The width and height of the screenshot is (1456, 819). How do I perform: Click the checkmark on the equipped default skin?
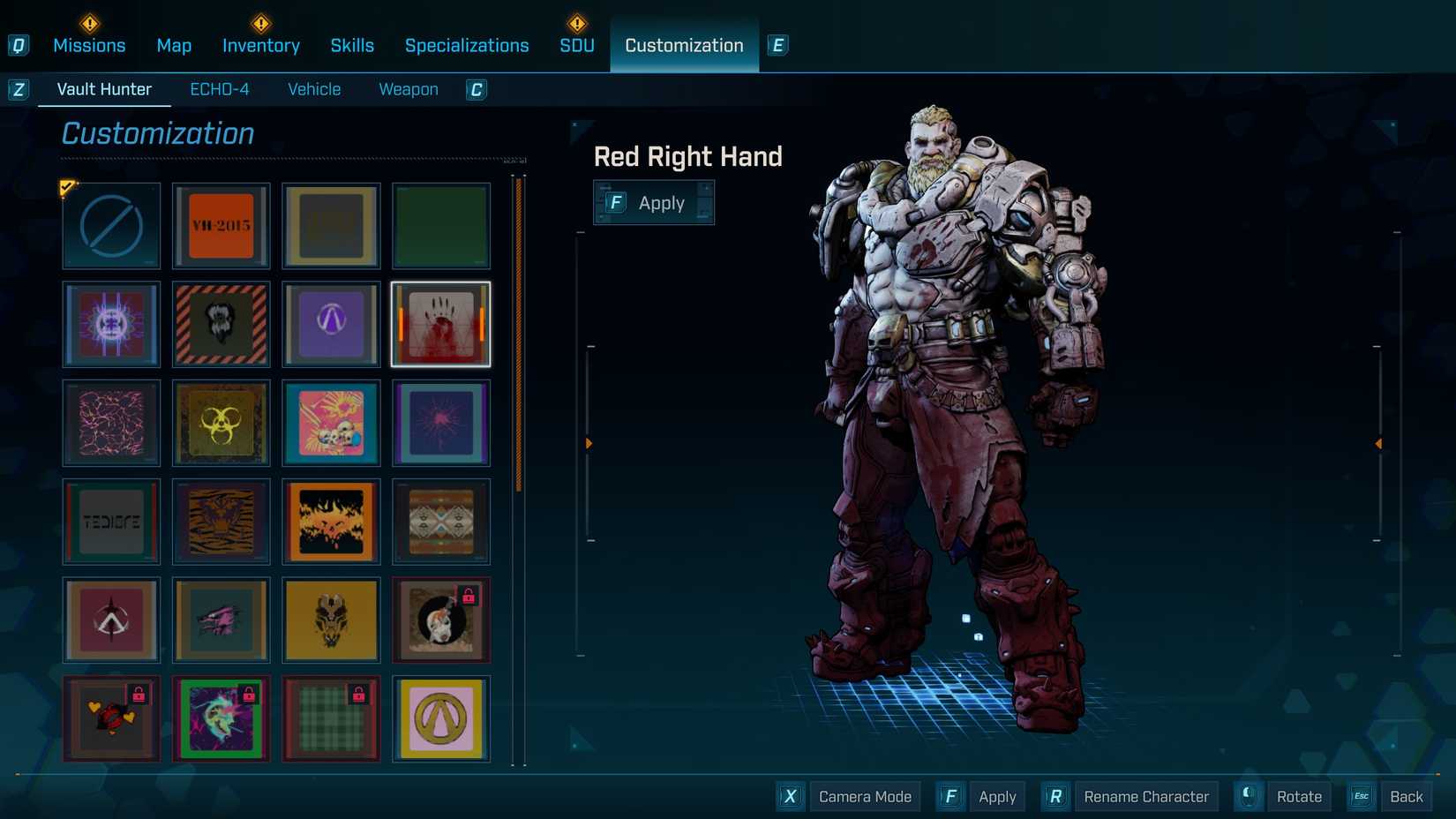pyautogui.click(x=67, y=187)
